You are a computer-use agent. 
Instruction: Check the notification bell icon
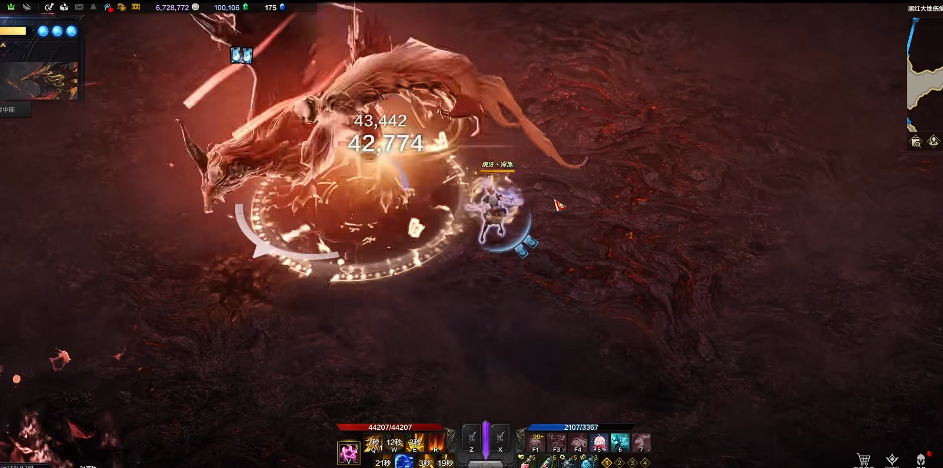coord(93,7)
